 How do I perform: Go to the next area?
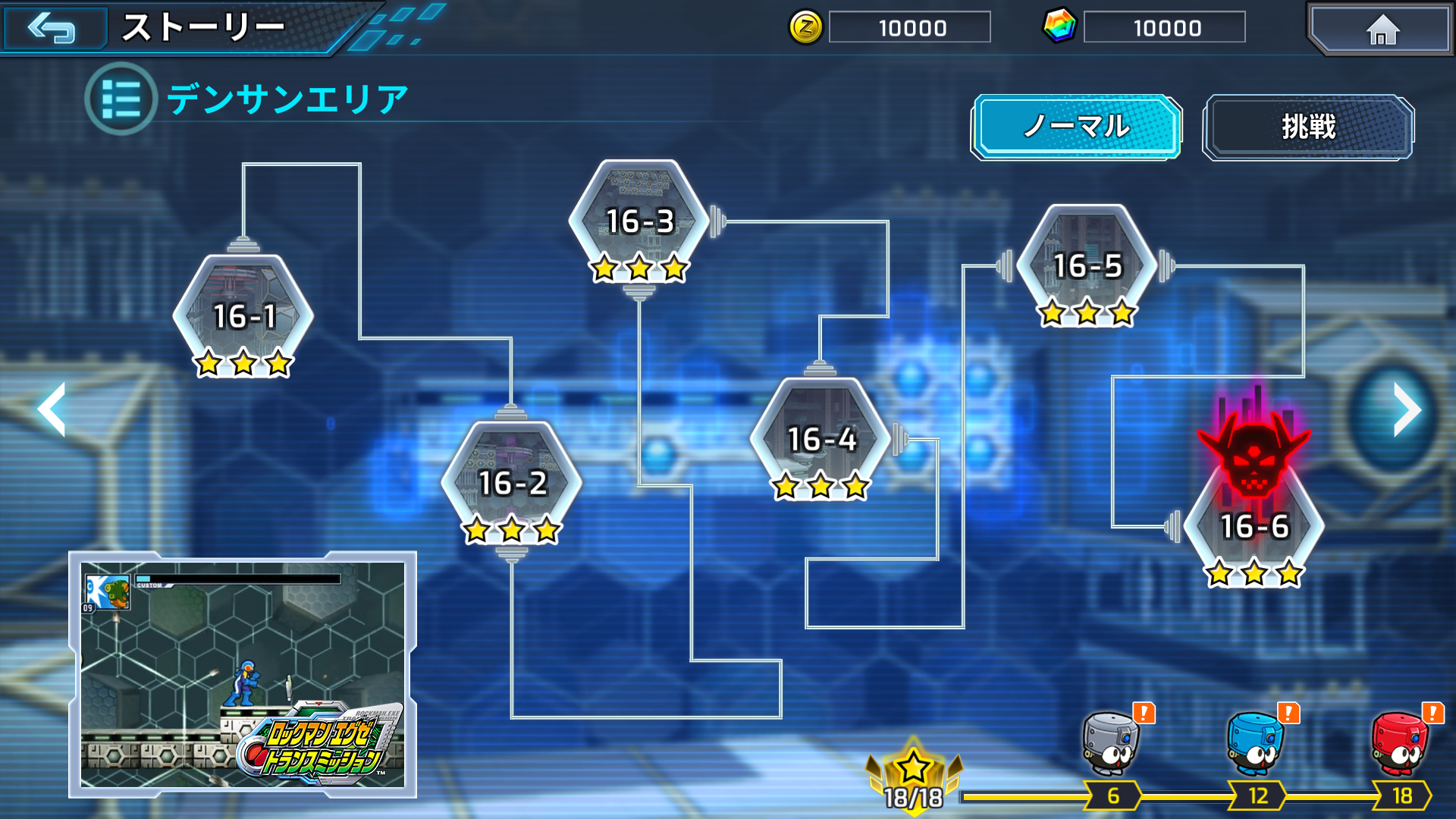(x=1407, y=409)
